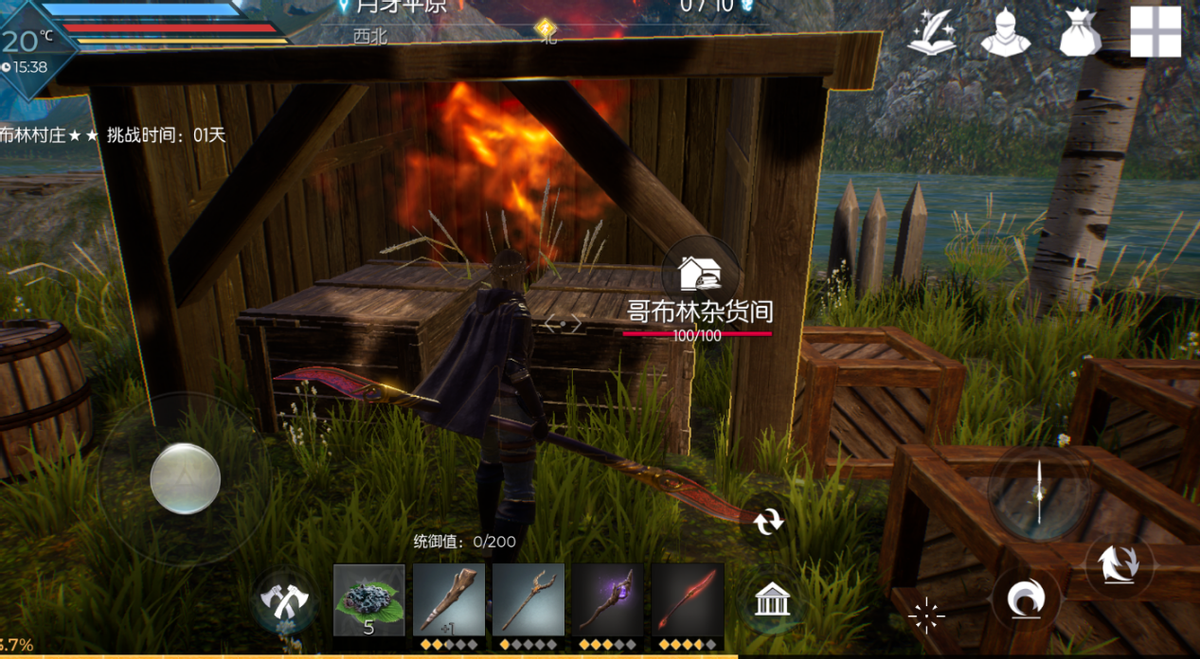Choose the forked wooden staff slot

(x=528, y=600)
